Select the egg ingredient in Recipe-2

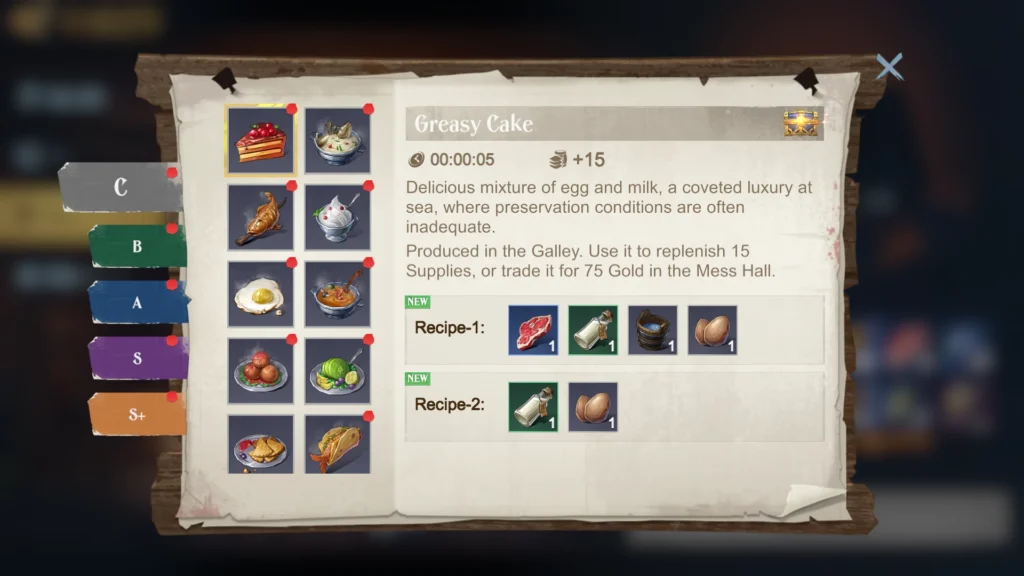pyautogui.click(x=593, y=407)
